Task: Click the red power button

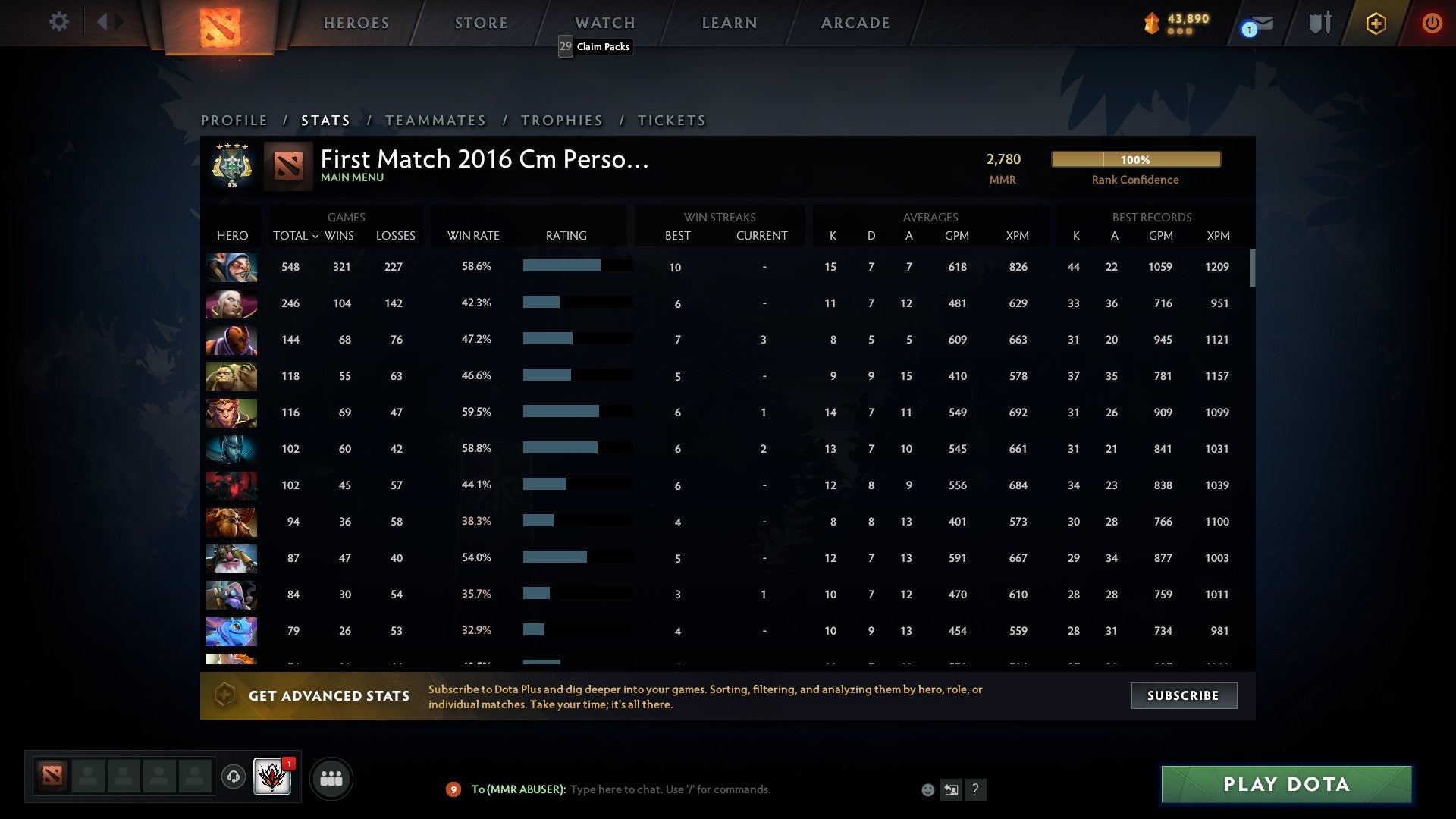Action: tap(1432, 23)
